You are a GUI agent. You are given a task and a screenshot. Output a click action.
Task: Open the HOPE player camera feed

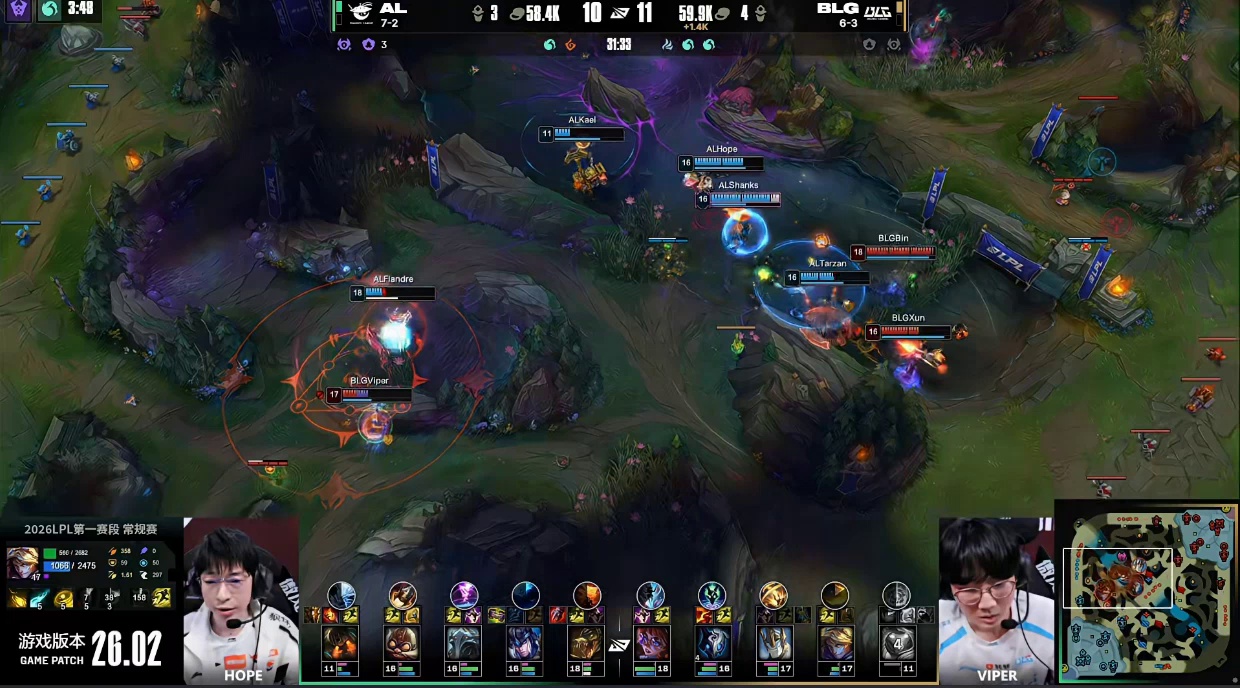241,600
